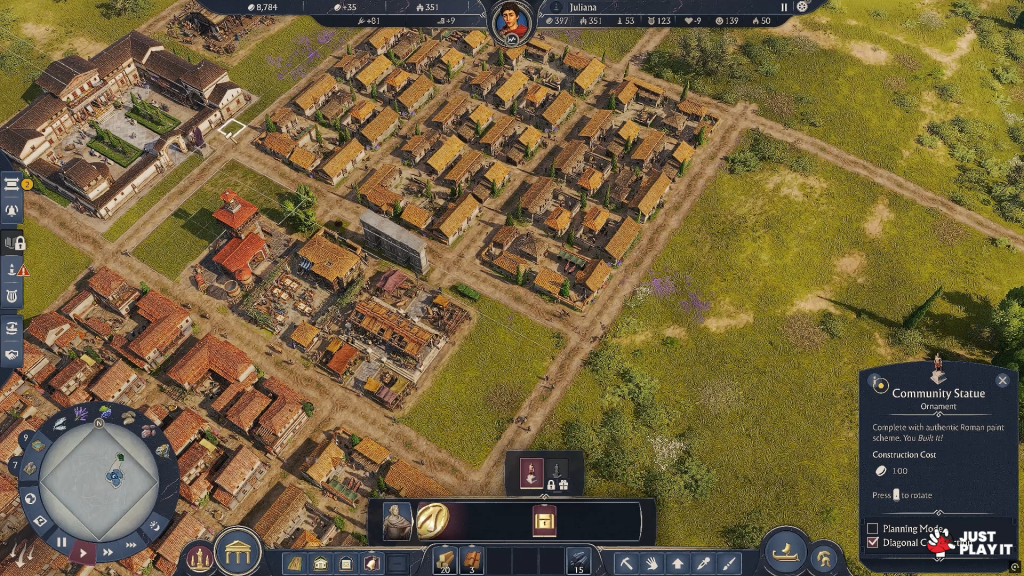The image size is (1024, 576).
Task: Activate the upgrade arrow tool
Action: point(678,563)
